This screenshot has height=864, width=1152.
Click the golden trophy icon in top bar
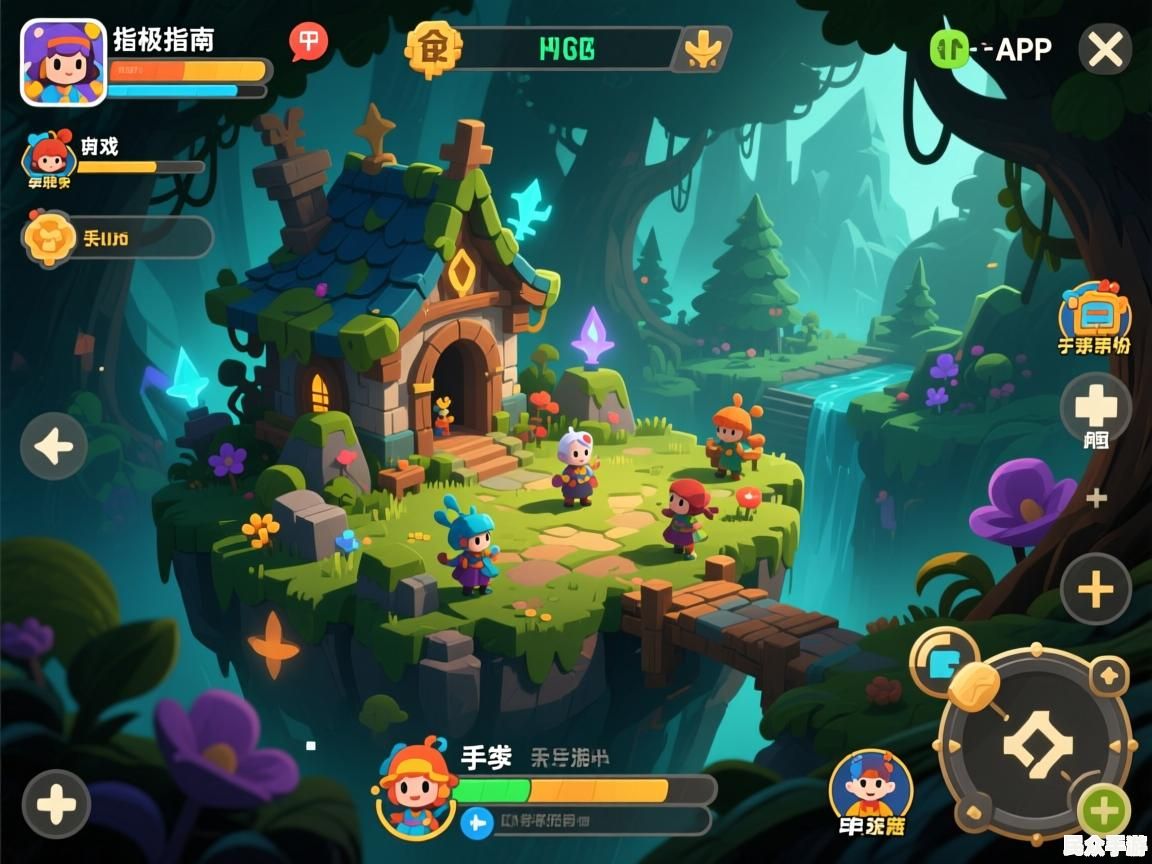pyautogui.click(x=701, y=48)
